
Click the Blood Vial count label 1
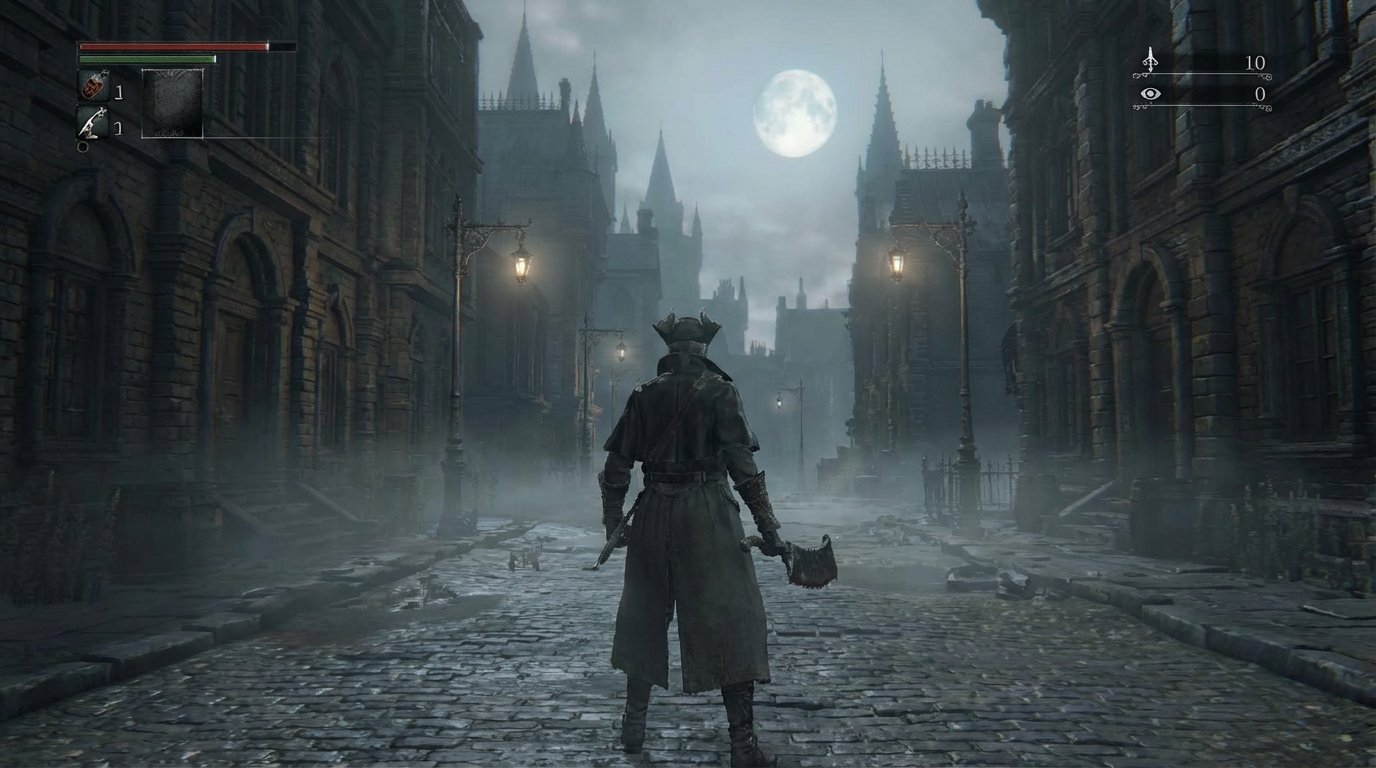tap(119, 90)
